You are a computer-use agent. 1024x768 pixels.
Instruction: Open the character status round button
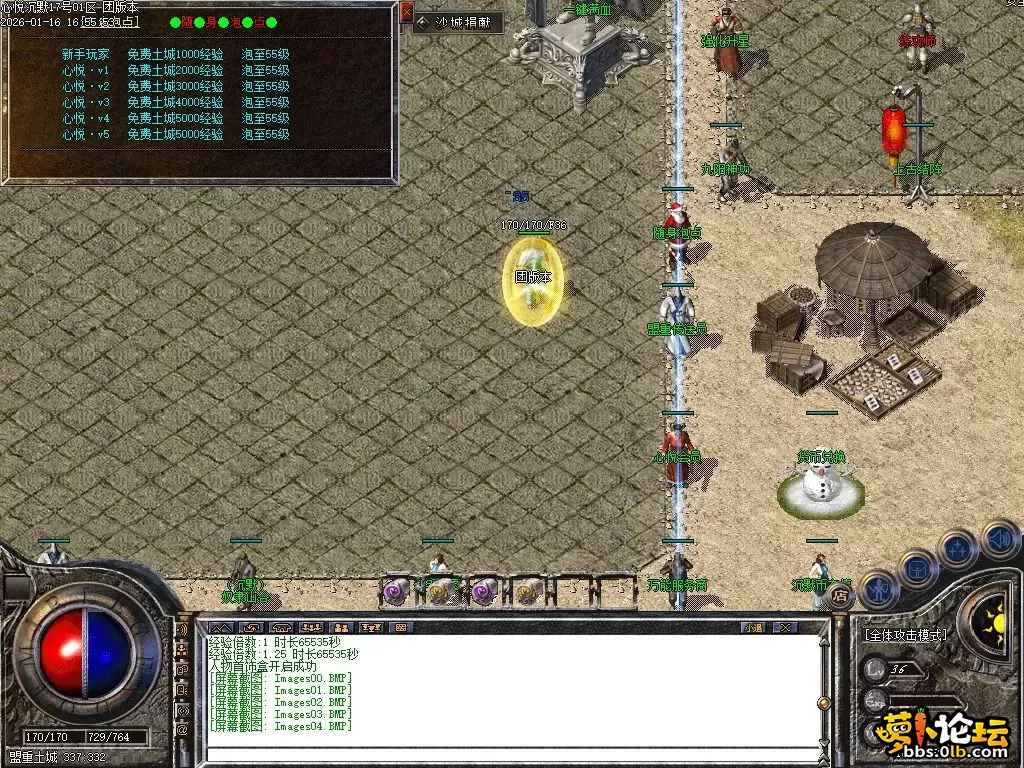[879, 589]
